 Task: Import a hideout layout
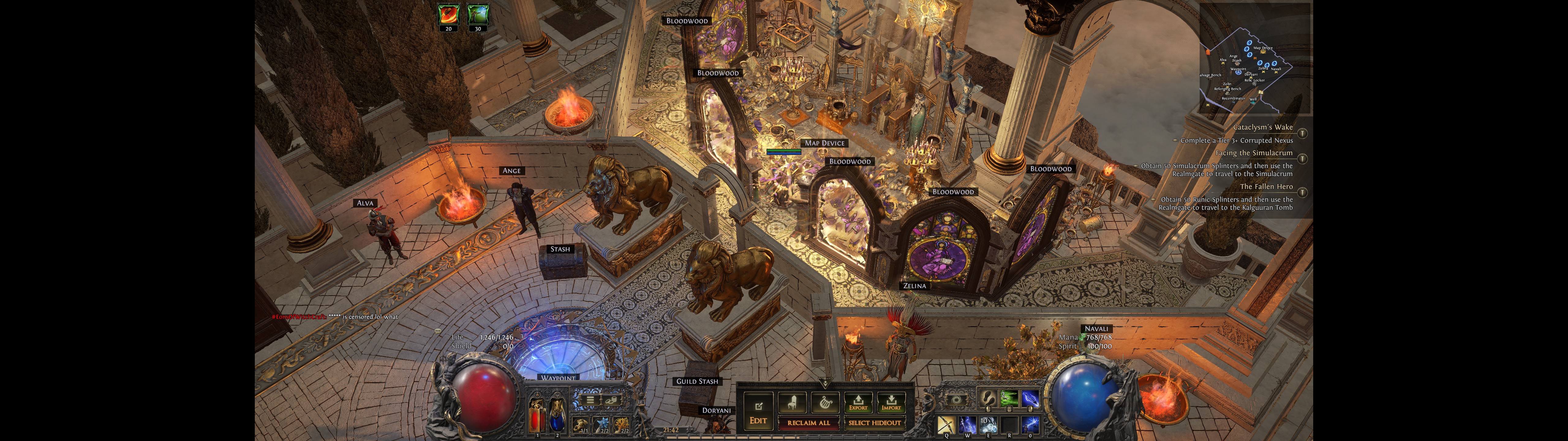click(891, 403)
